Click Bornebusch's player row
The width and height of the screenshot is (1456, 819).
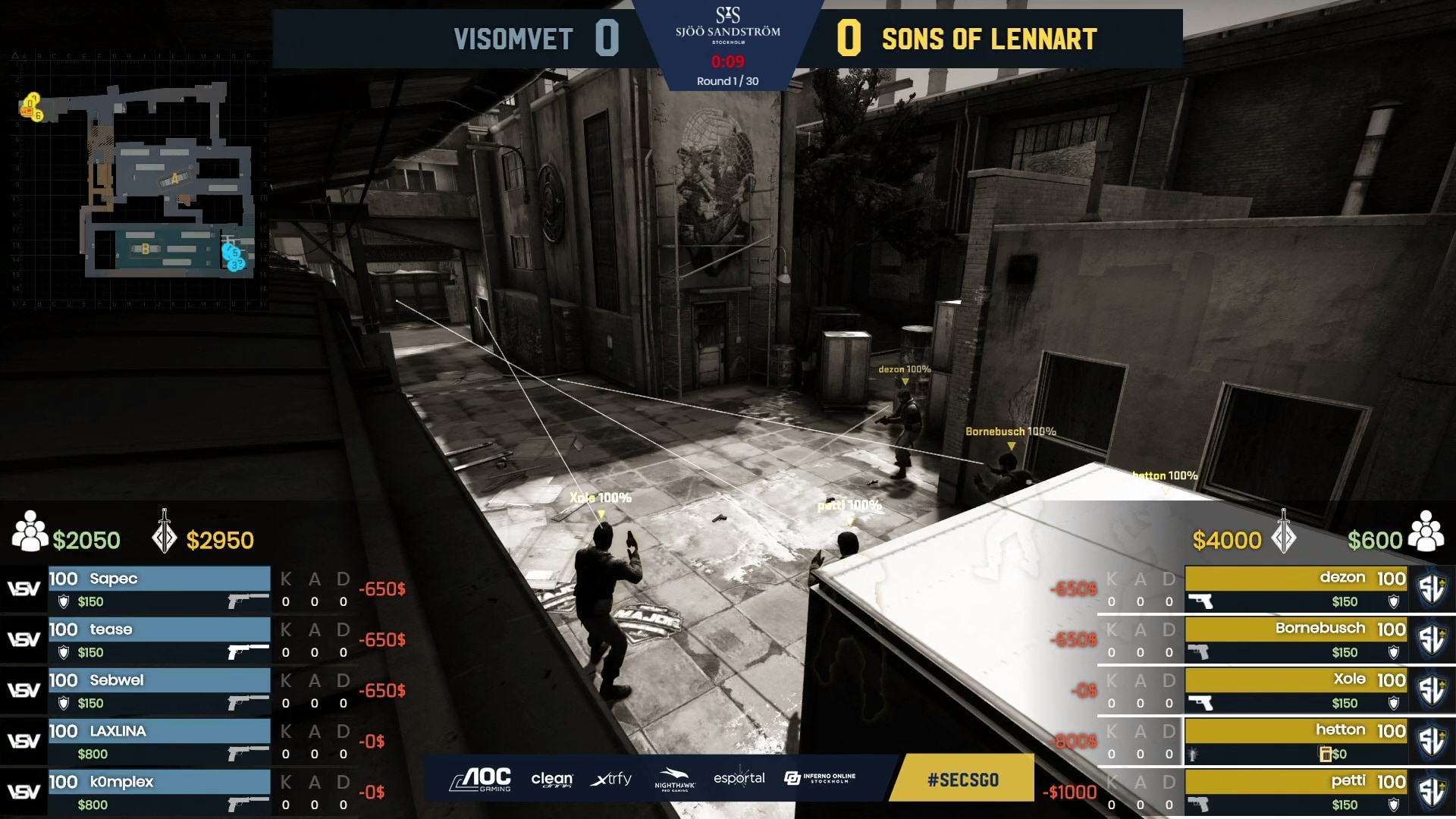pyautogui.click(x=1295, y=640)
